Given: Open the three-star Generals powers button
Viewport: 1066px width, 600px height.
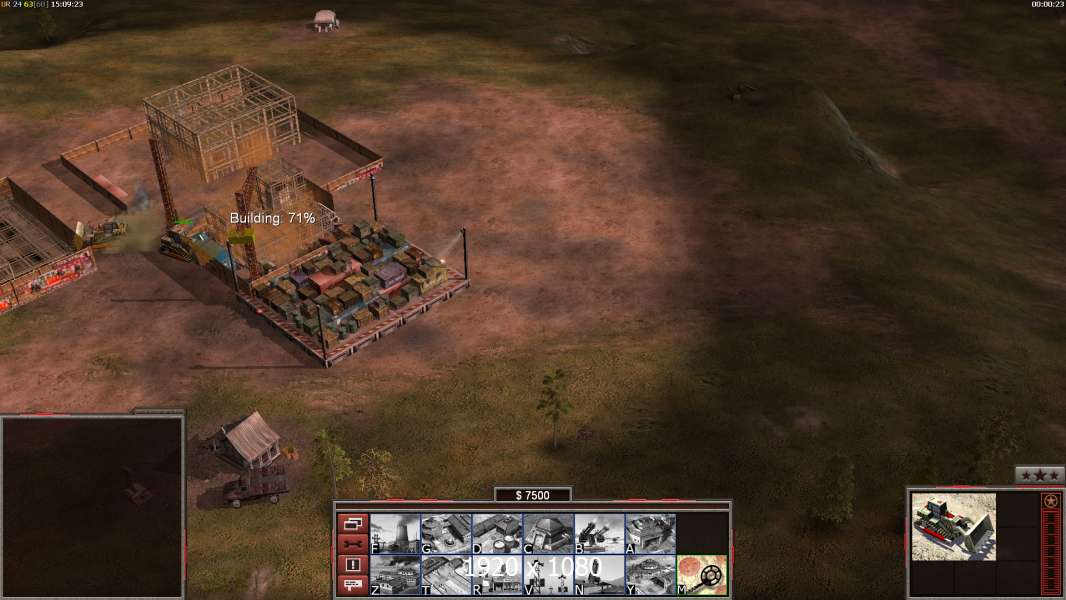Looking at the screenshot, I should pos(1039,475).
